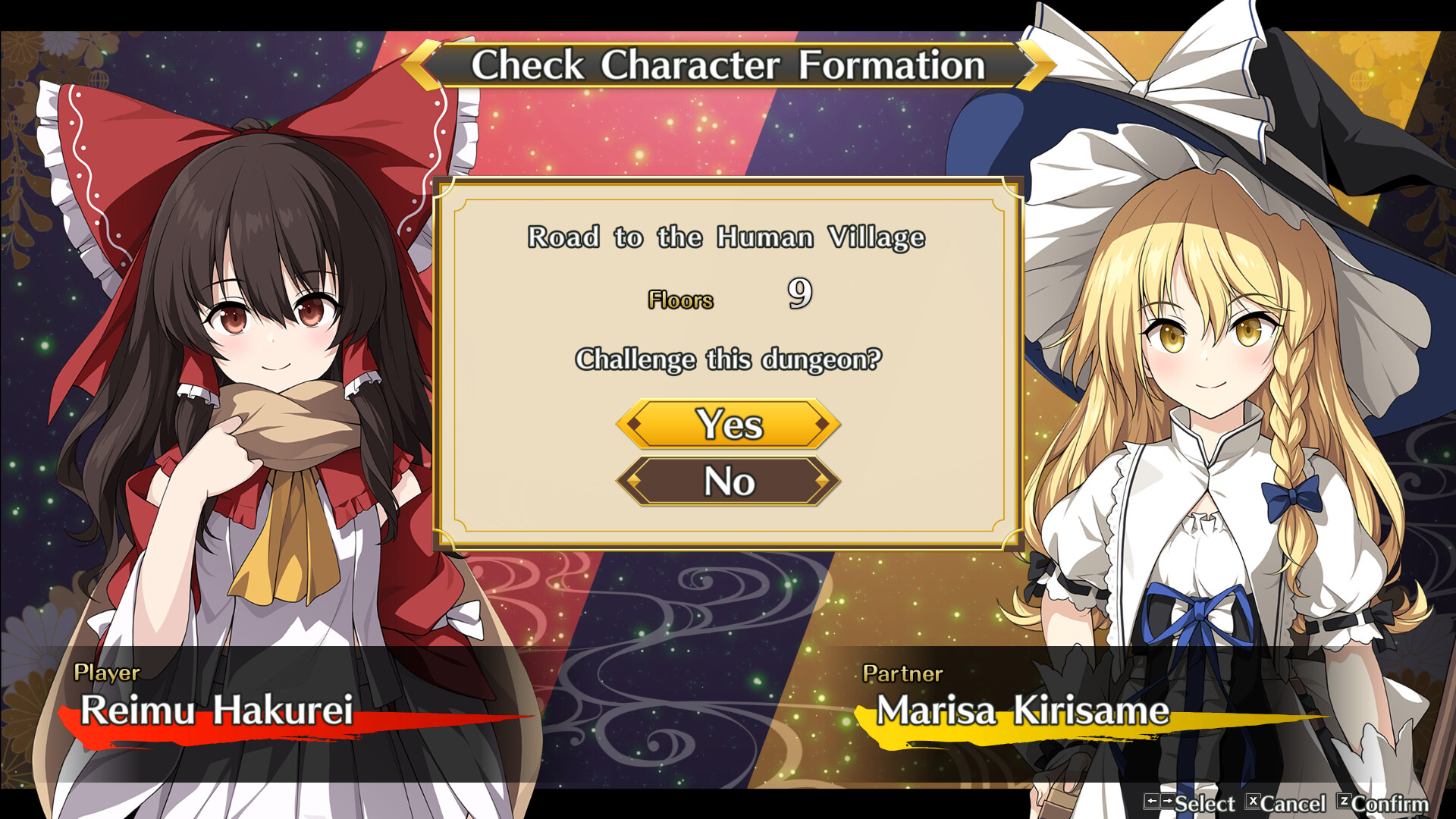Click the Z Confirm key icon
Viewport: 1456px width, 819px height.
(x=1345, y=802)
